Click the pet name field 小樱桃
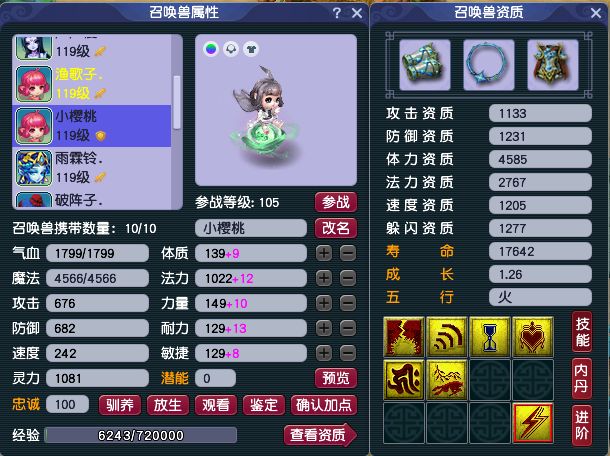 tap(250, 228)
